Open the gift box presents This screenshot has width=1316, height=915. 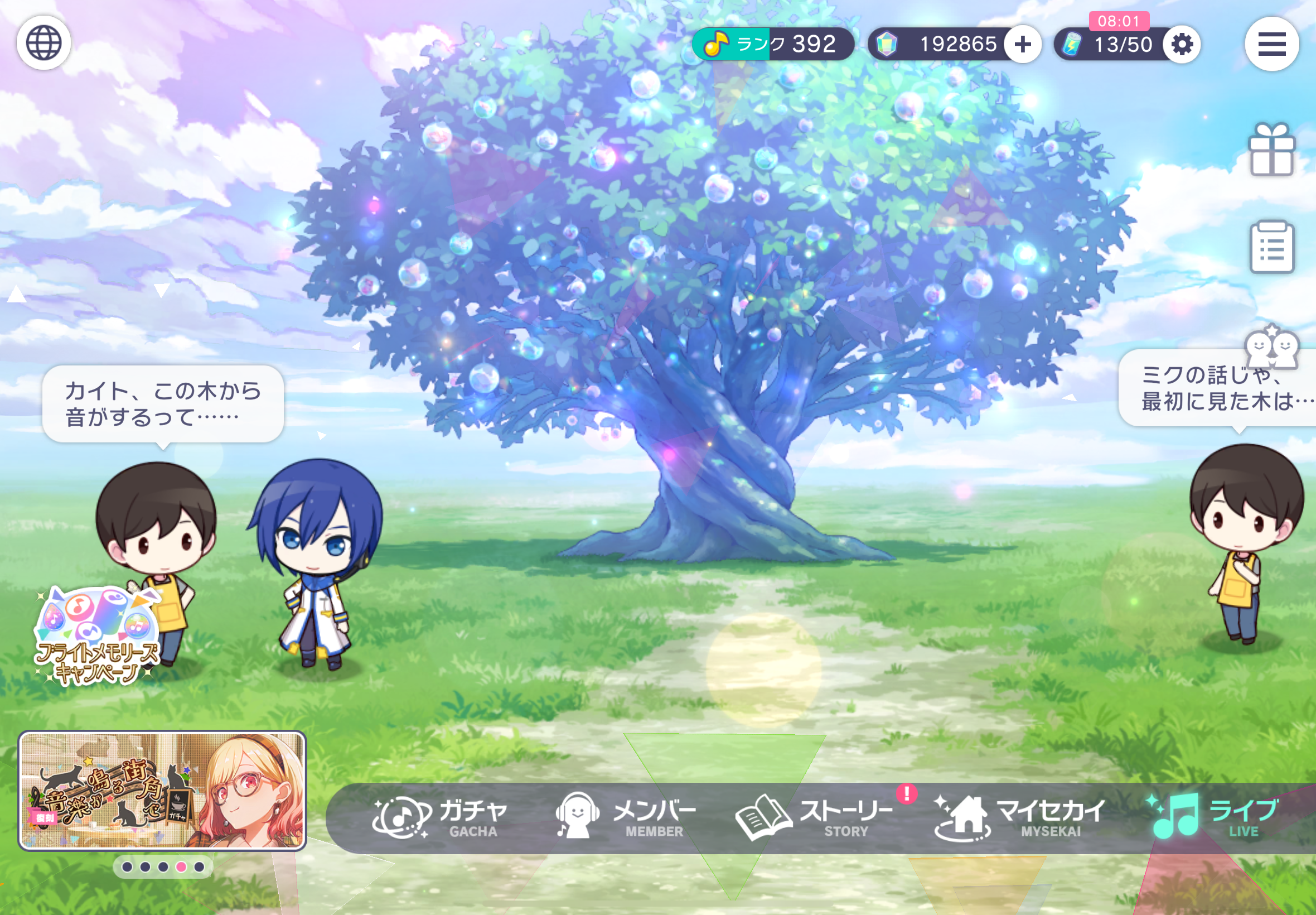coord(1271,150)
